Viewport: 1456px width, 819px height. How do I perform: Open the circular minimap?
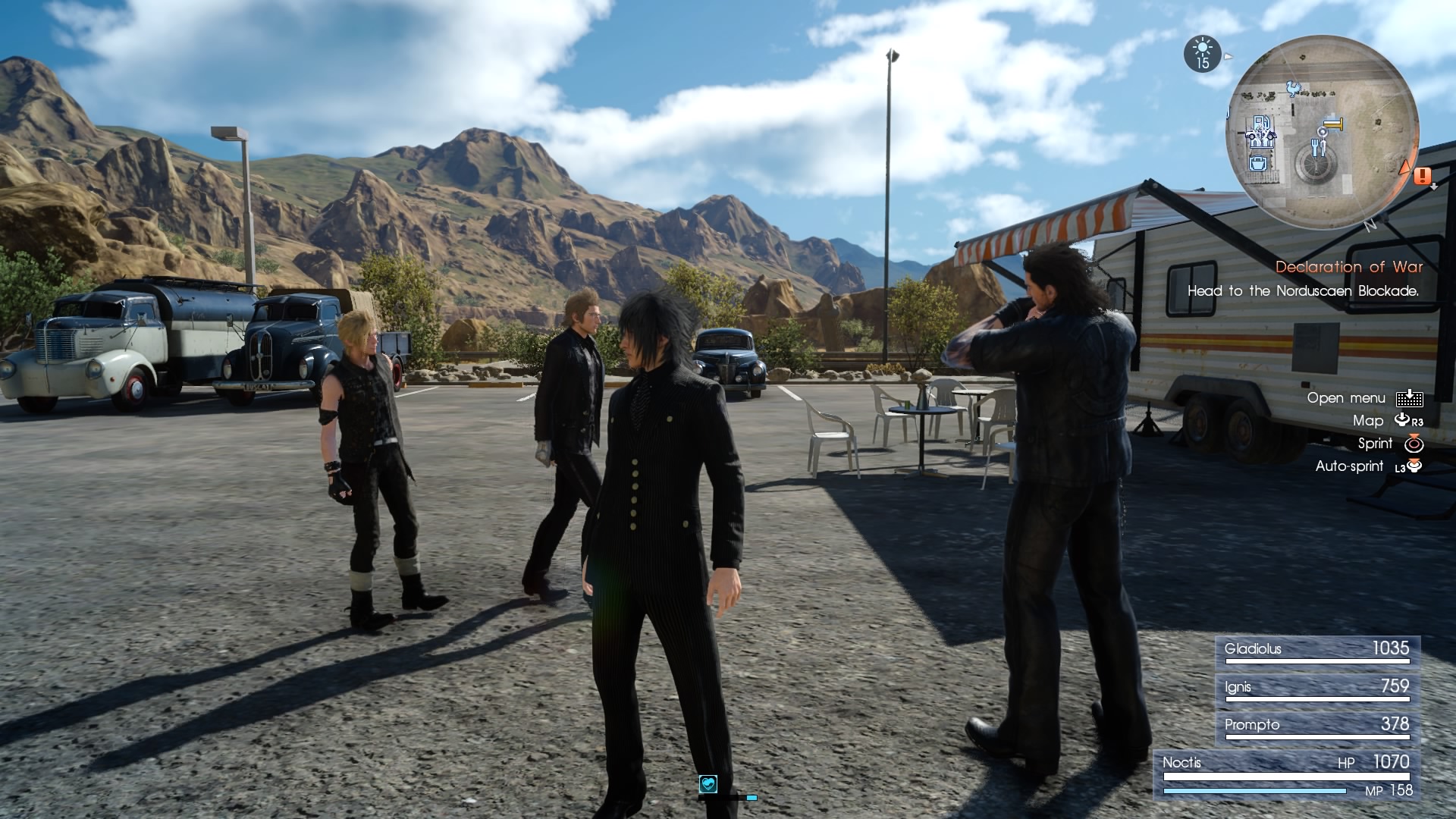pos(1323,133)
